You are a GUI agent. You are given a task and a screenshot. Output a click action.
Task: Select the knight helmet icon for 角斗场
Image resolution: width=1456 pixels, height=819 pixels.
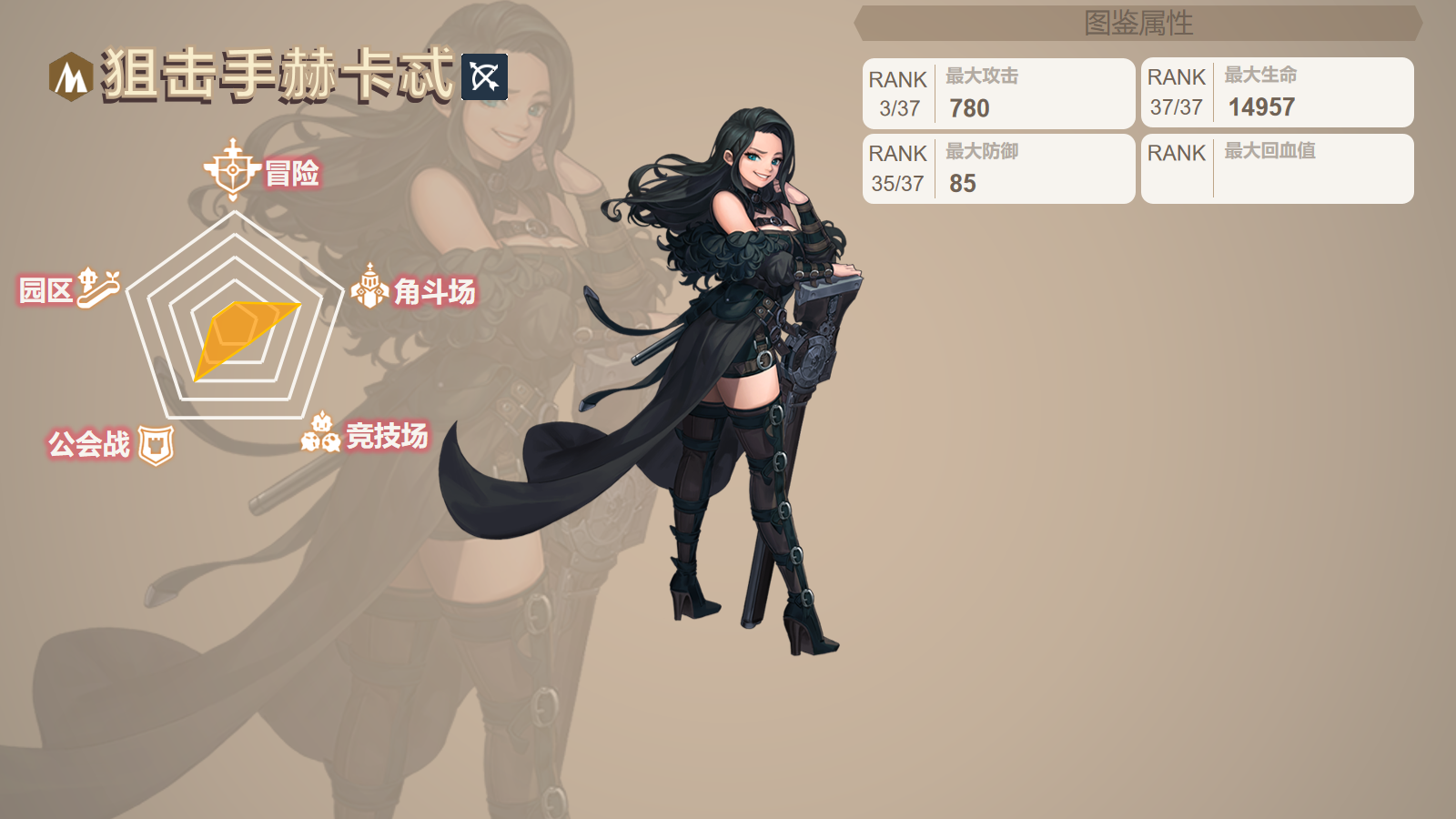[x=369, y=287]
